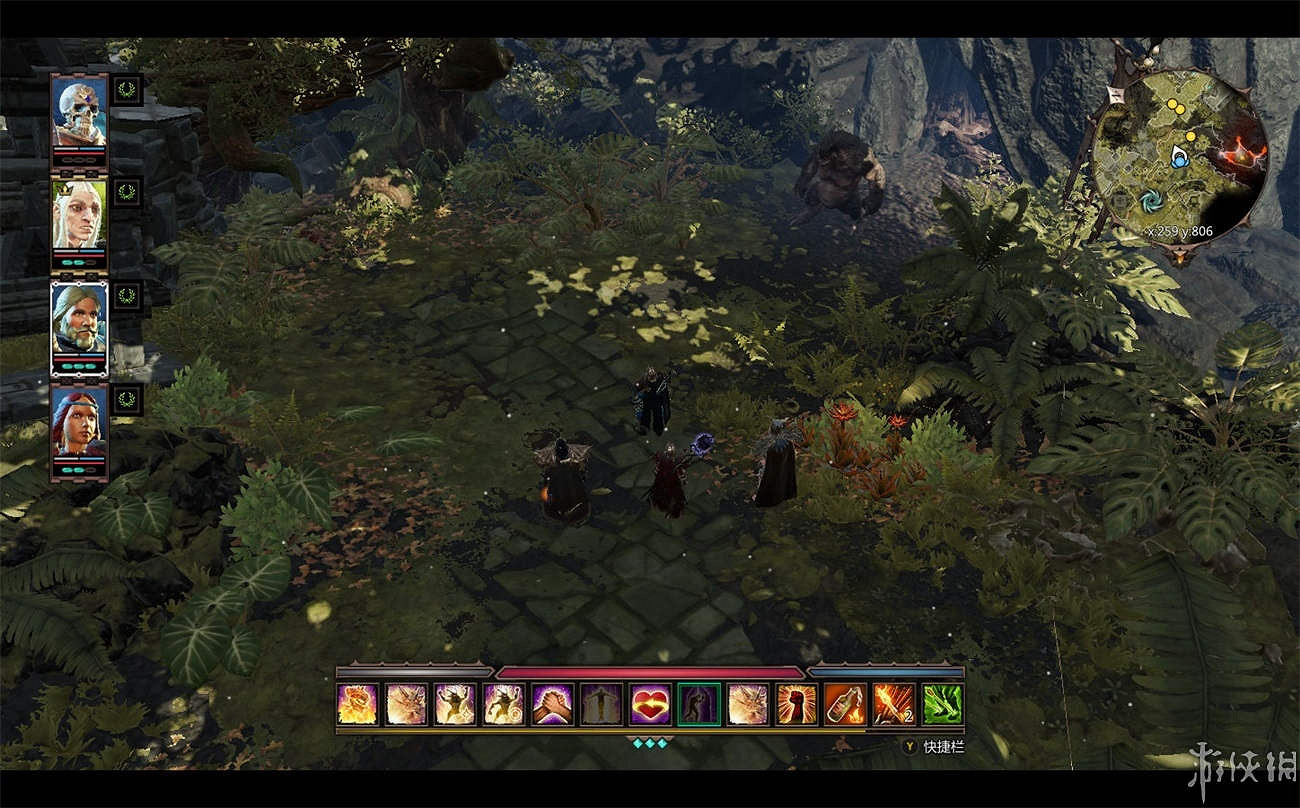Select the white-haired elf portrait

click(79, 216)
